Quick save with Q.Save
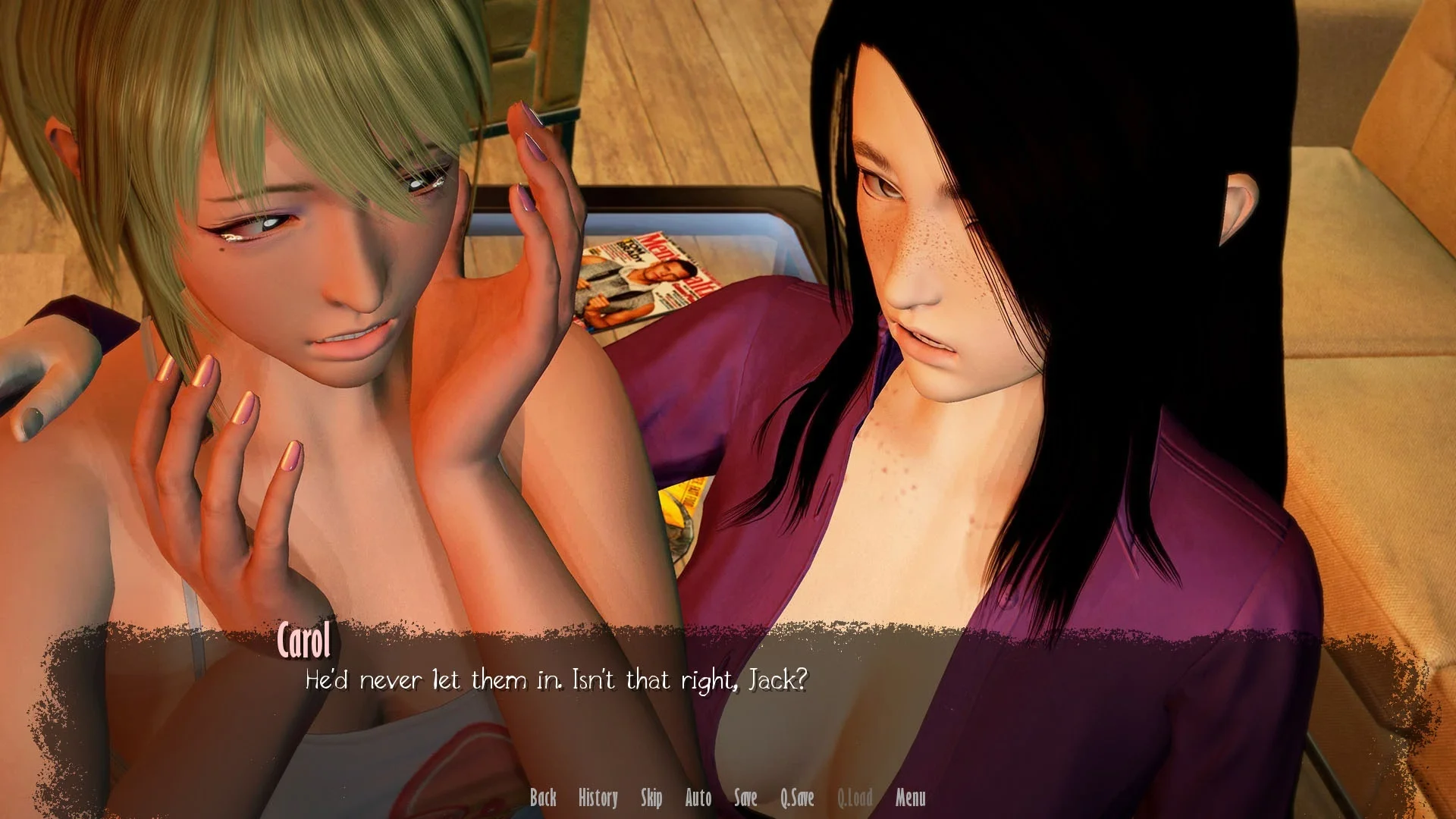The width and height of the screenshot is (1456, 819). 797,797
